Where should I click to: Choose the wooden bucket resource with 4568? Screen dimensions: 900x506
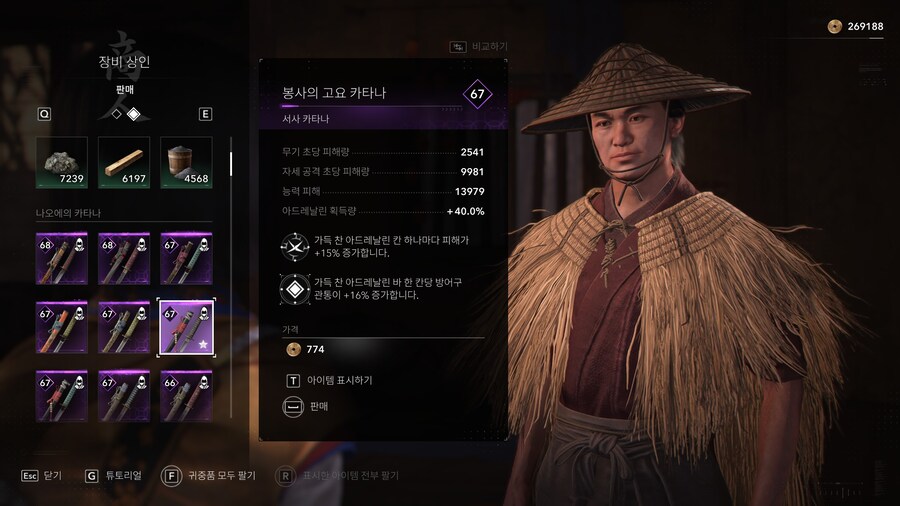point(186,162)
